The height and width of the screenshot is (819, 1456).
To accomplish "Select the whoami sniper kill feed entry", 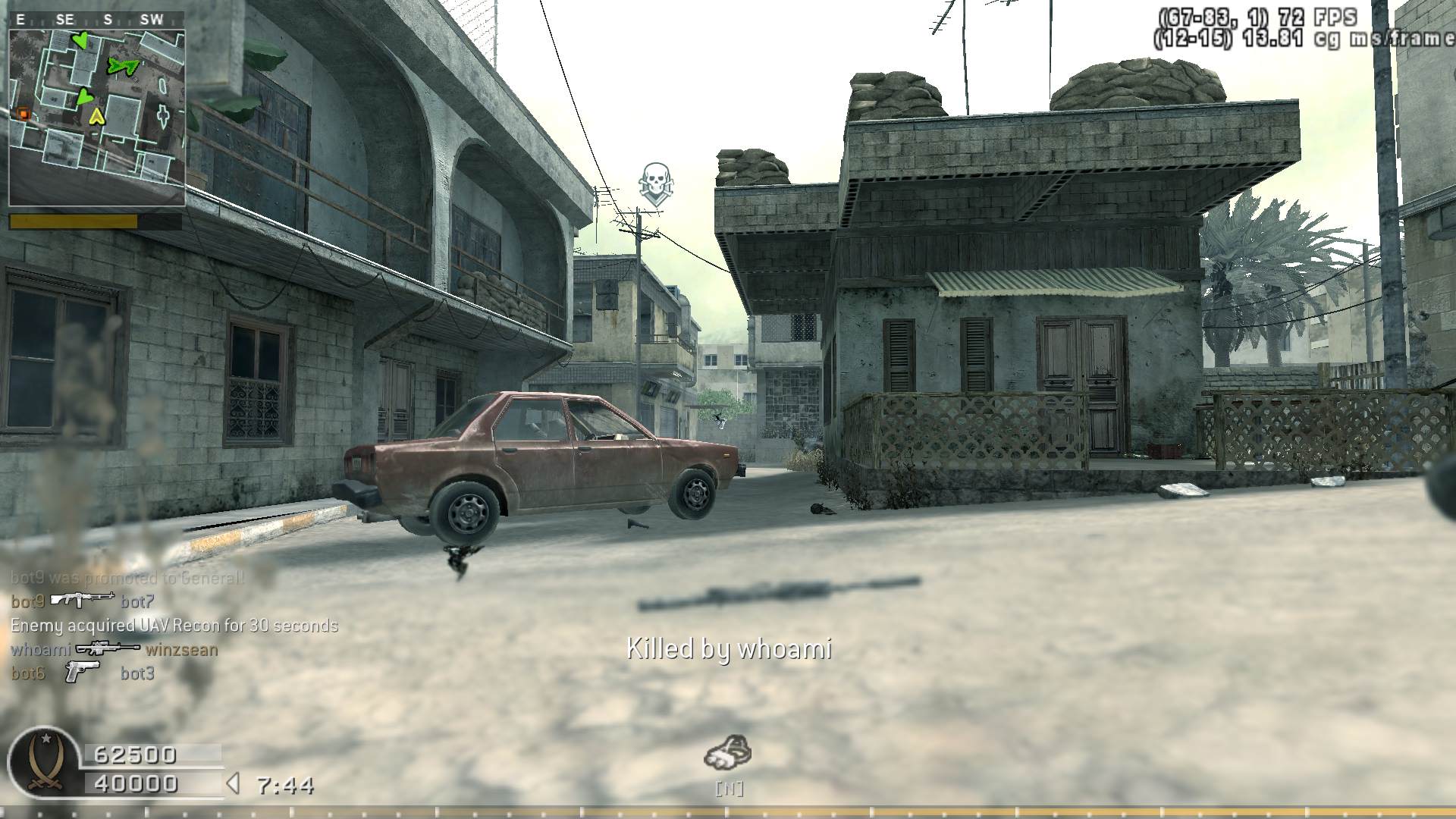I will click(114, 650).
